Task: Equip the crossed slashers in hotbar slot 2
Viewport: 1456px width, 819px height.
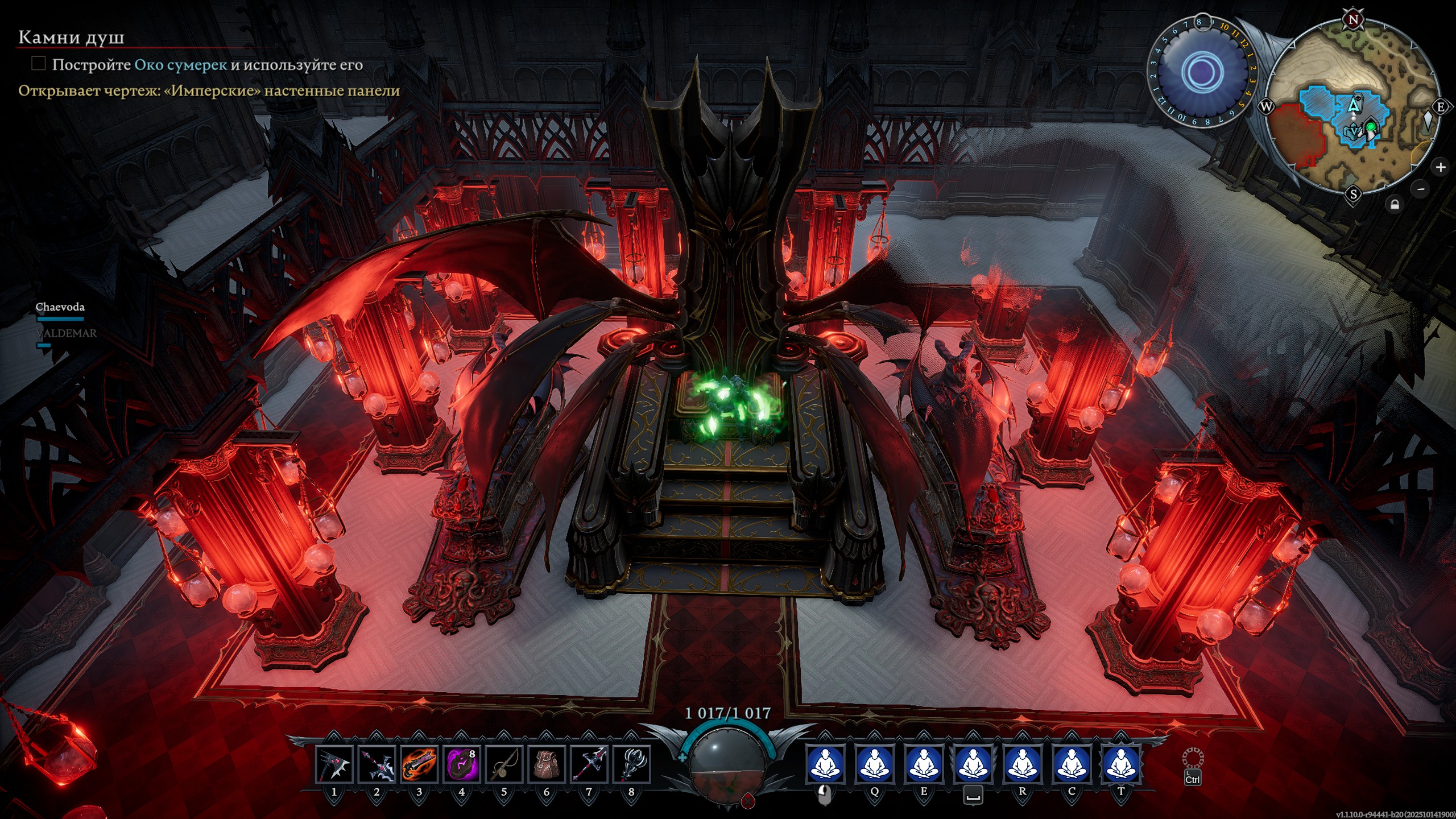Action: click(377, 764)
